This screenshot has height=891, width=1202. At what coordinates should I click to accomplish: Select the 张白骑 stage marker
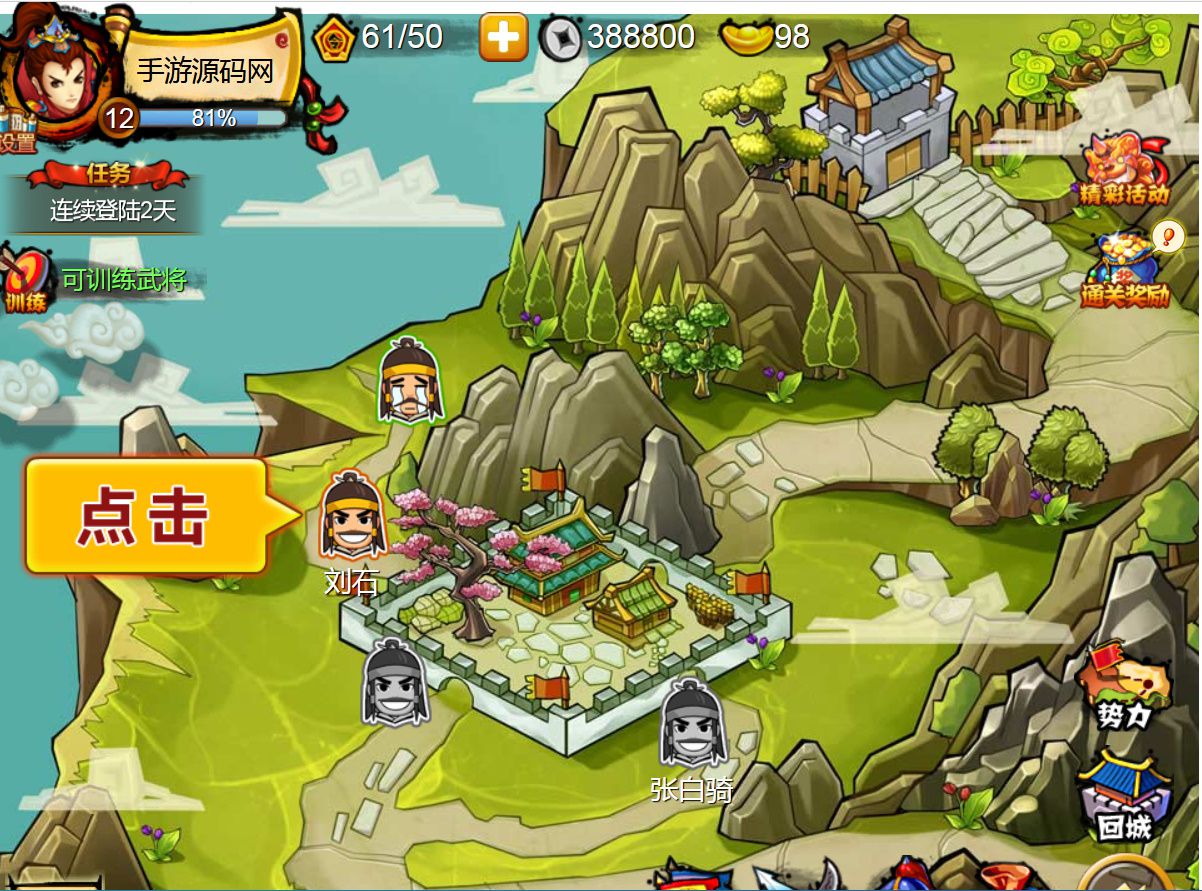click(x=691, y=724)
